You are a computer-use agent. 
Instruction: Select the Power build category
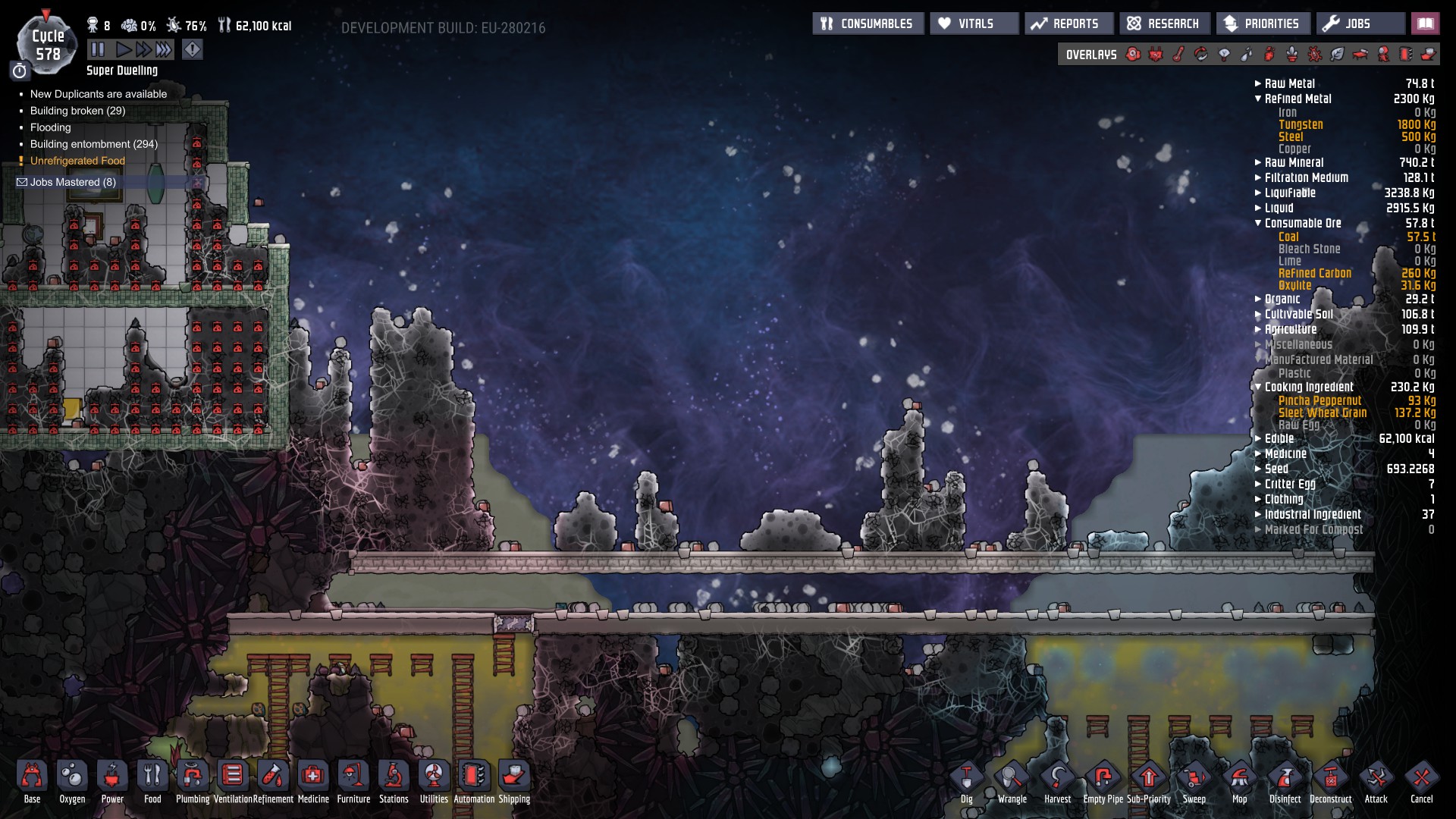tap(112, 781)
